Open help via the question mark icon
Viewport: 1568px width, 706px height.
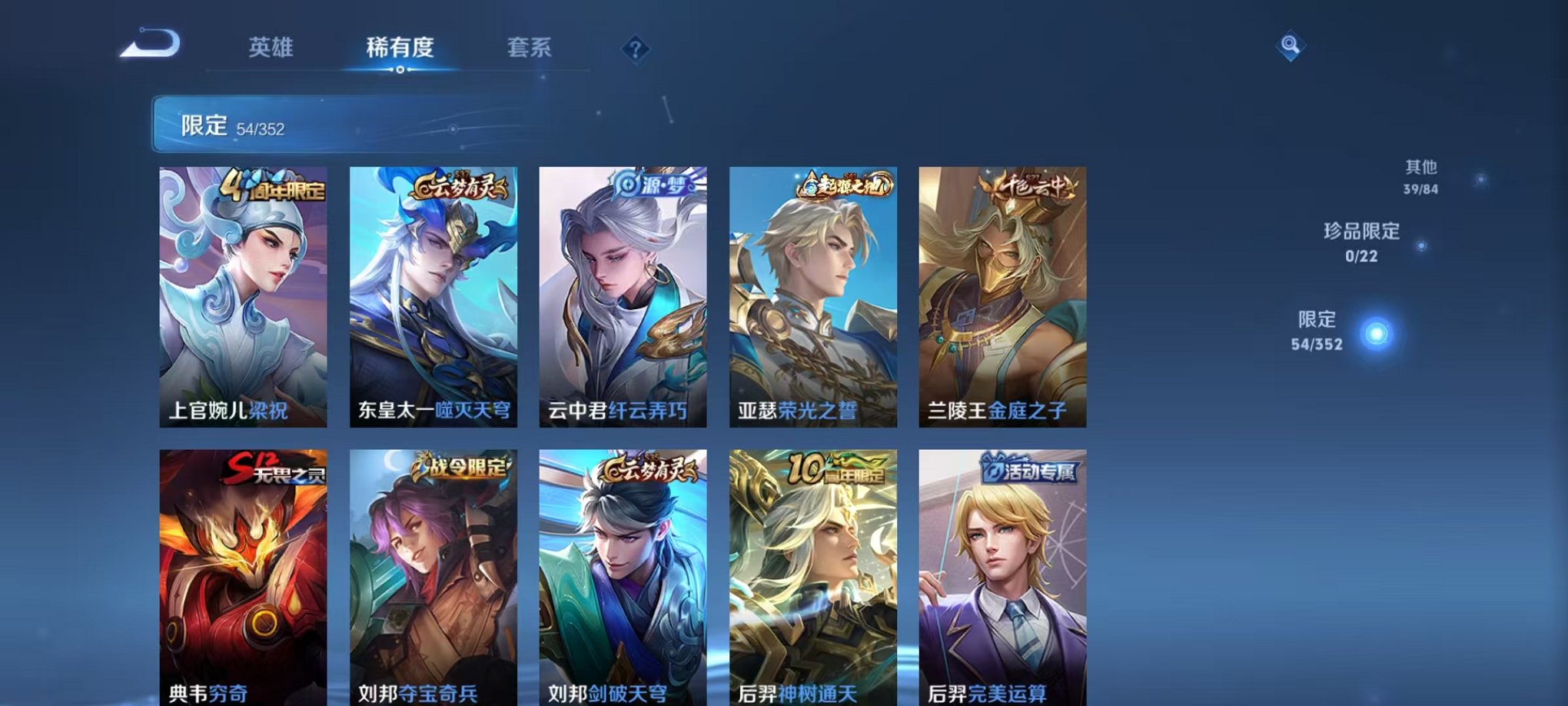point(635,49)
